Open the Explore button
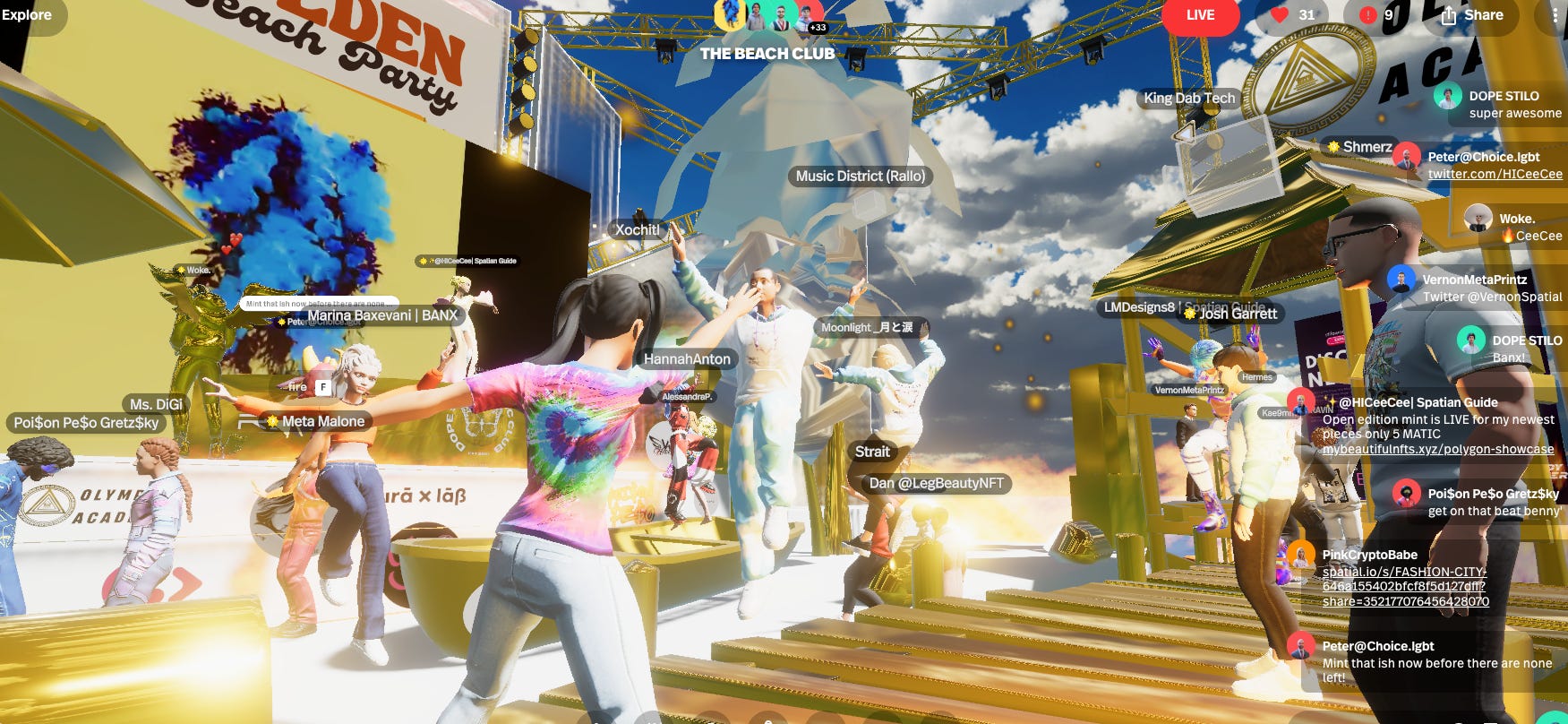 pos(28,15)
